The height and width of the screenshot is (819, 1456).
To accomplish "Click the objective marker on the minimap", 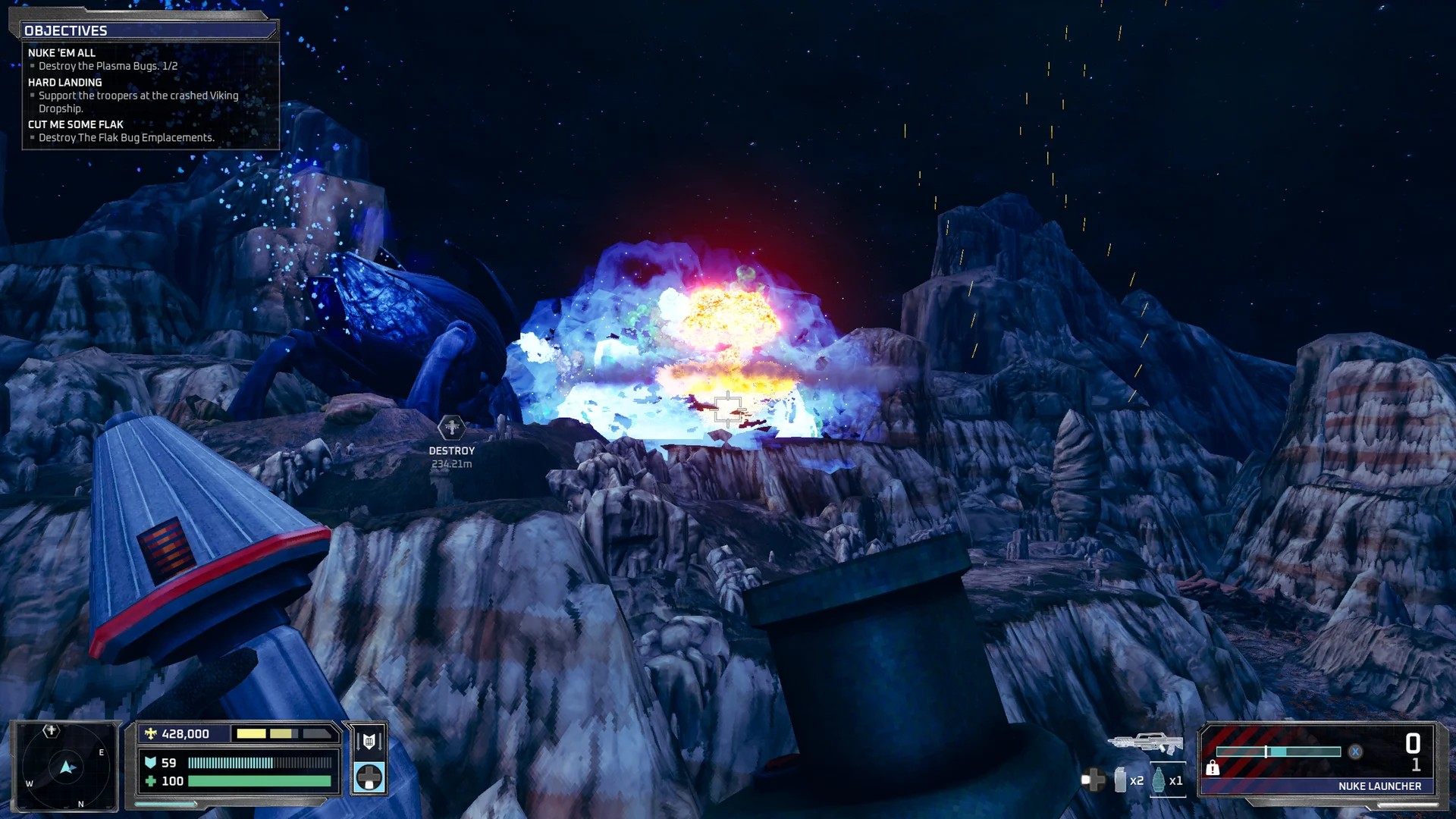I will 51,731.
